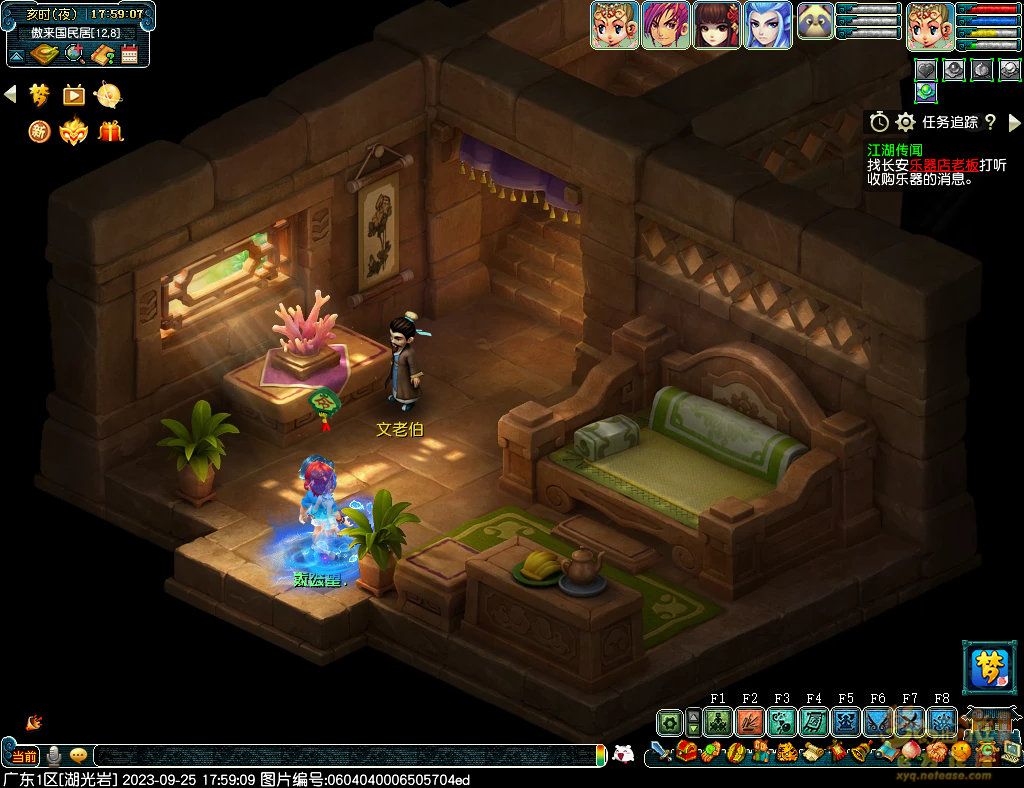Collapse the left icon panel with arrow
The width and height of the screenshot is (1024, 788).
coord(10,94)
